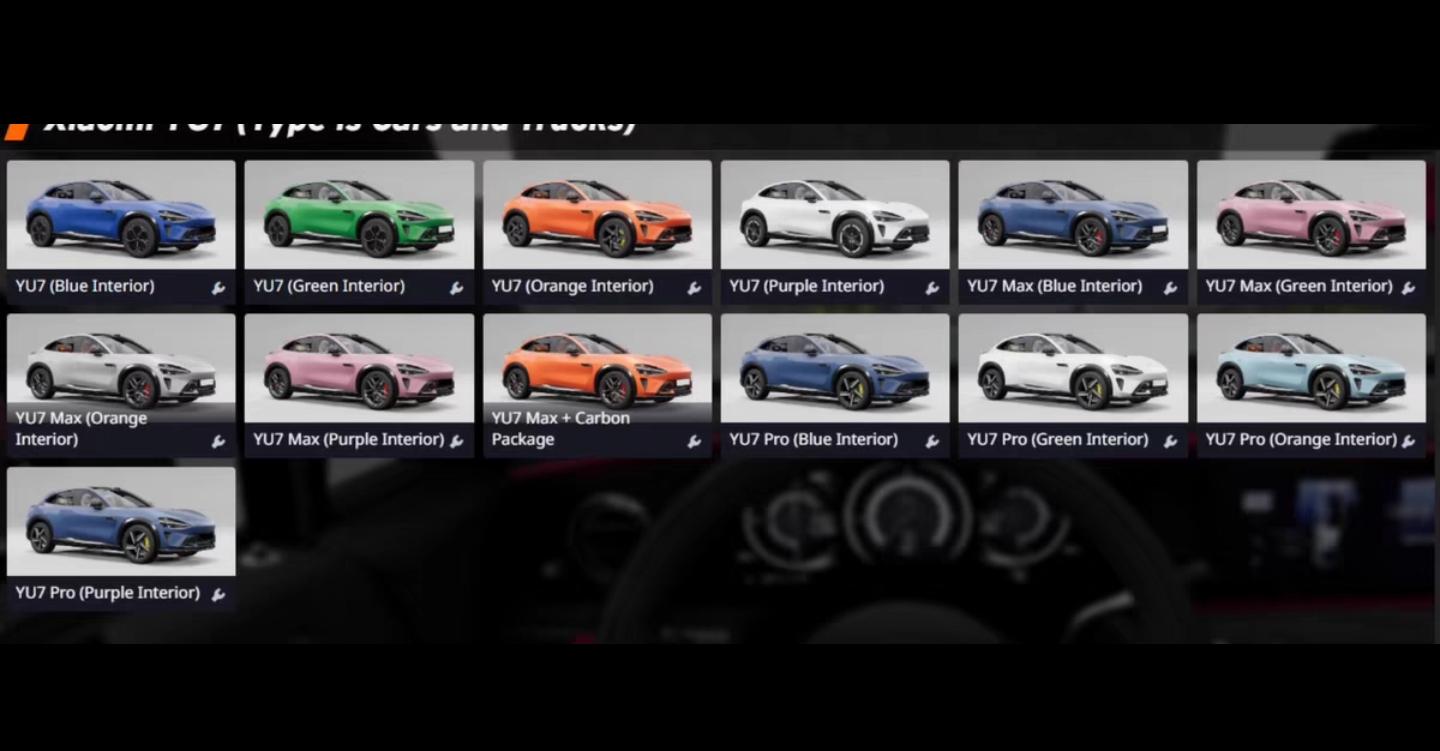Select the YU7 Pro (Purple Interior) vehicle
This screenshot has height=751, width=1440.
coord(121,522)
